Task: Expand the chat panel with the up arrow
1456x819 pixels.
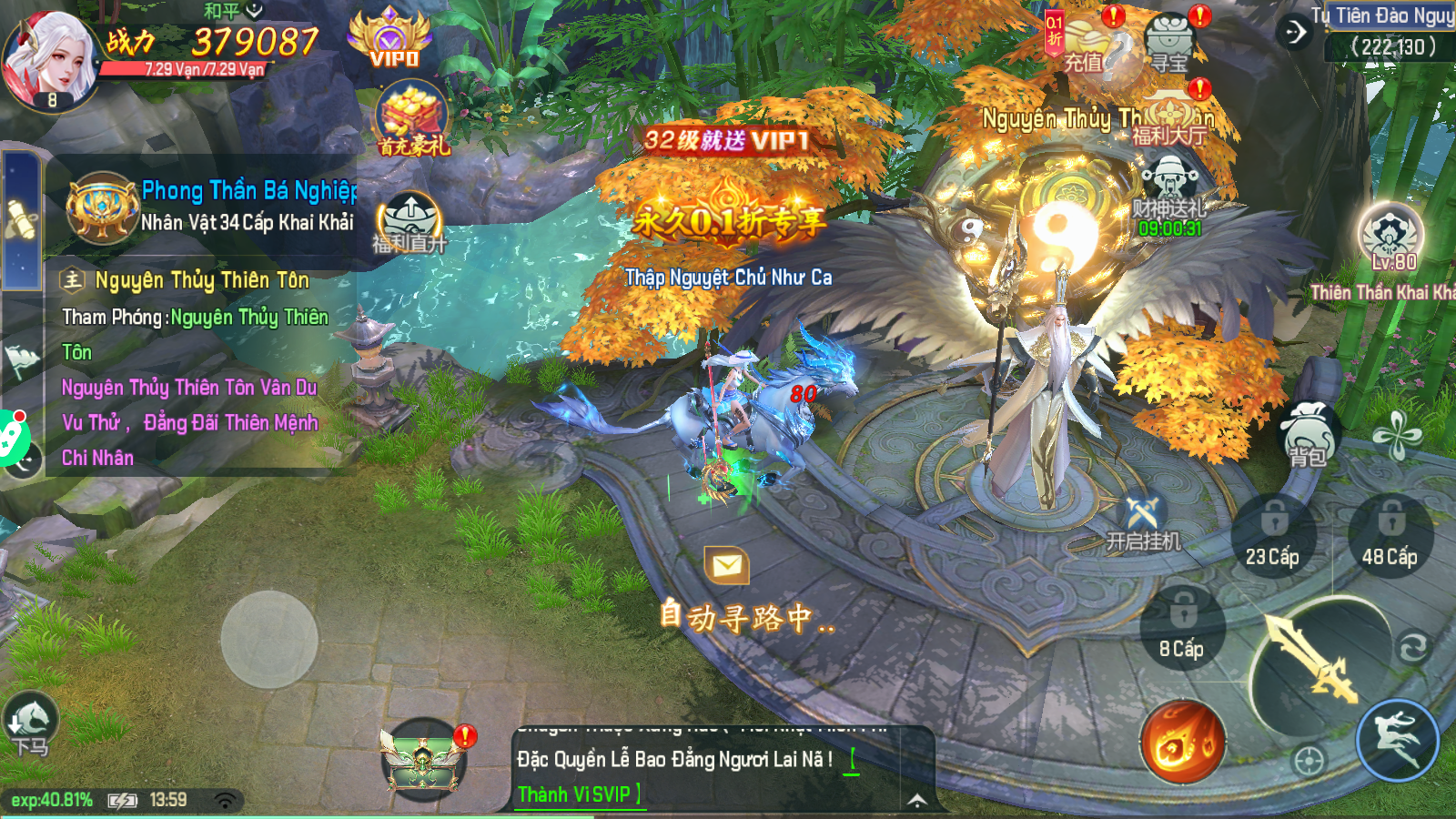Action: (918, 799)
